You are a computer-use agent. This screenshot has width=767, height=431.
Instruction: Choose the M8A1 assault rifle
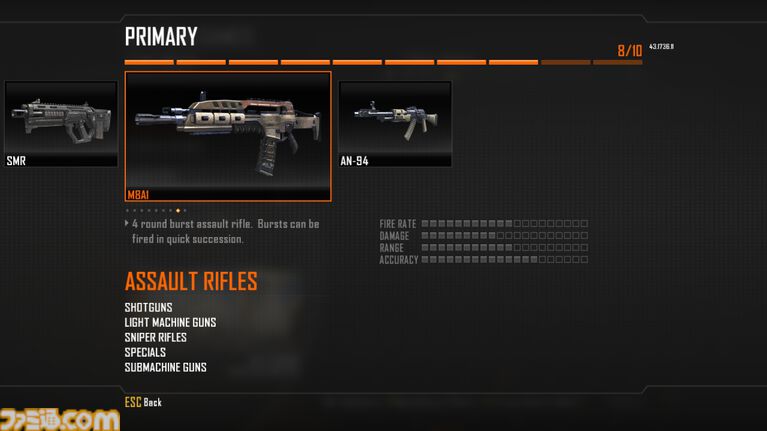click(x=227, y=135)
